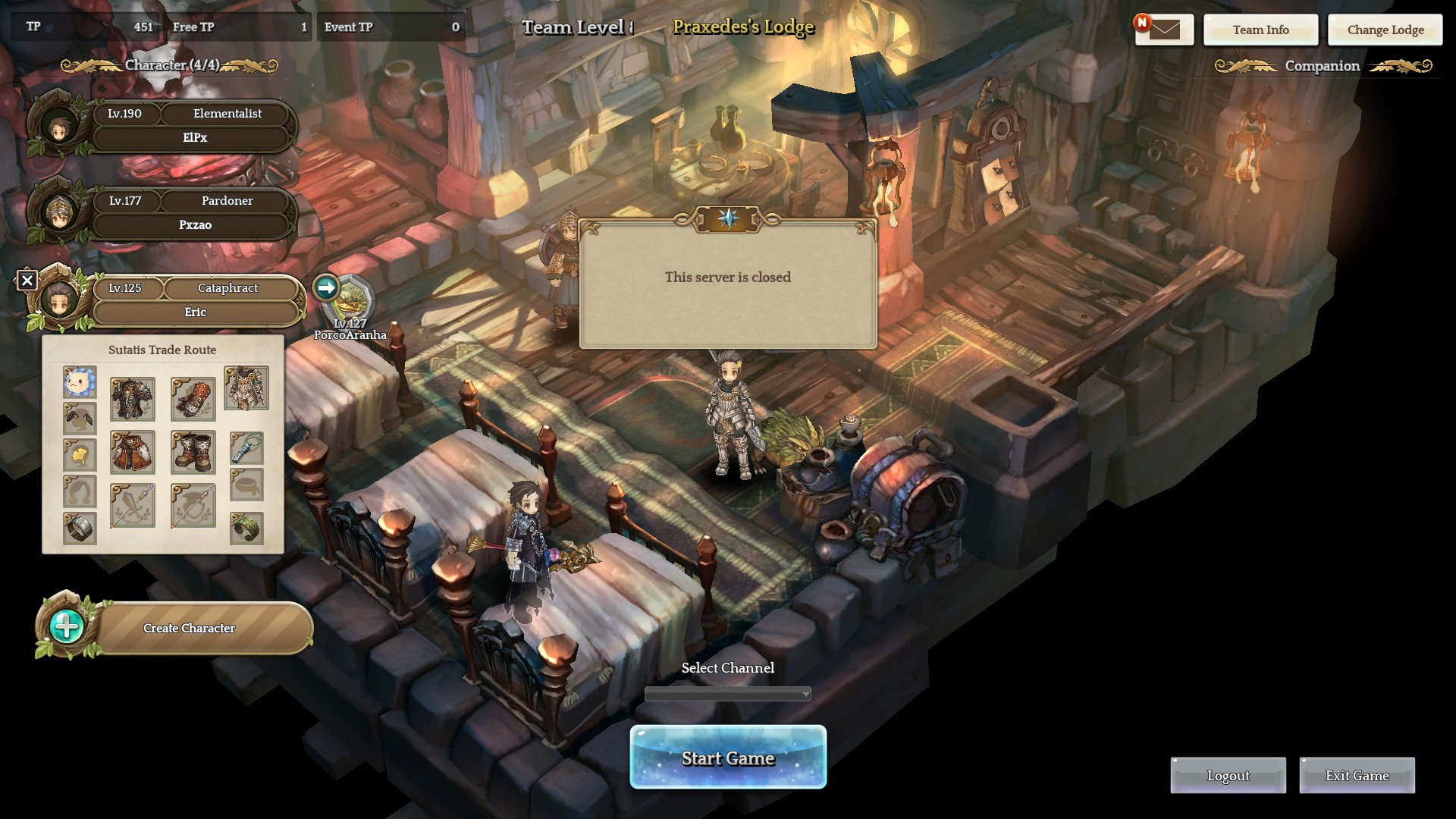Close Eric's equipment panel with the X

click(x=27, y=281)
